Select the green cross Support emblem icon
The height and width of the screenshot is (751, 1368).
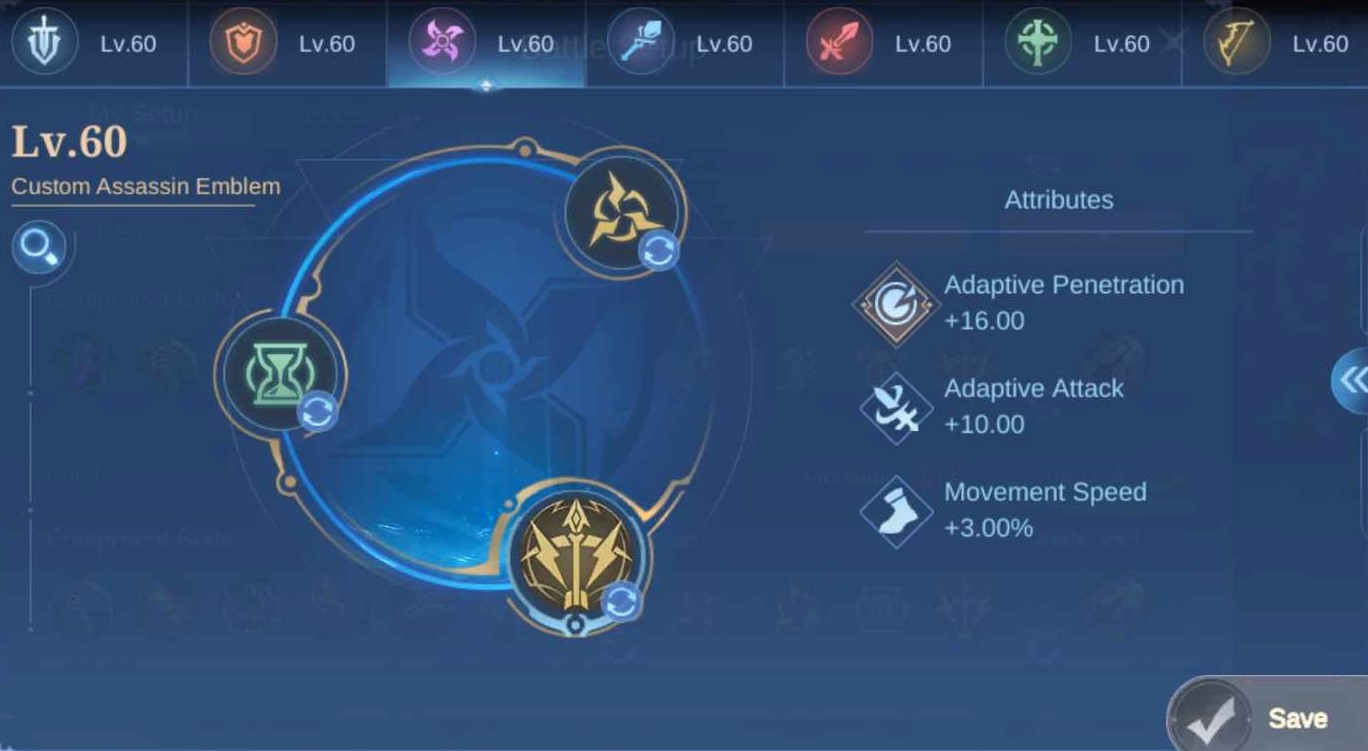click(1040, 43)
